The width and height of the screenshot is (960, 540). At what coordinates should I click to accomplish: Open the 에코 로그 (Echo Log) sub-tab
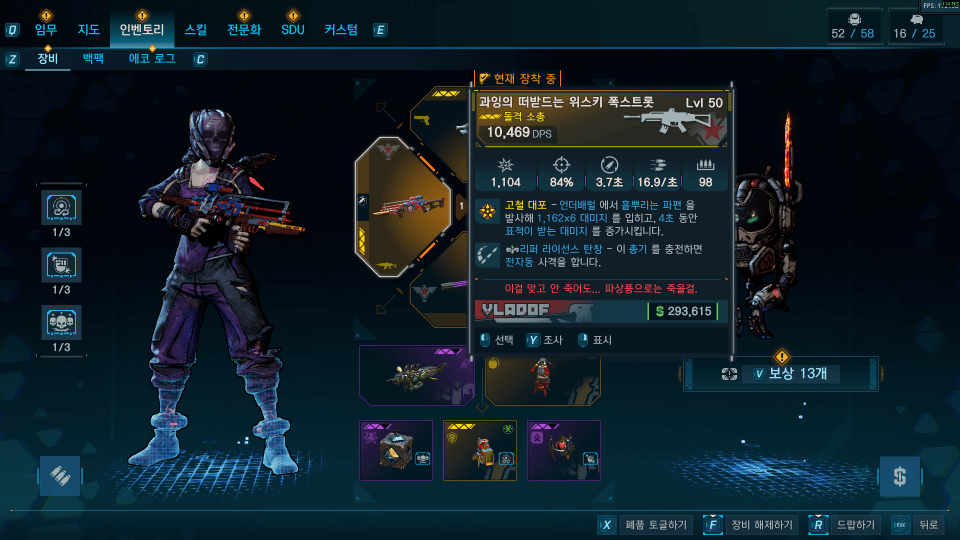coord(151,59)
